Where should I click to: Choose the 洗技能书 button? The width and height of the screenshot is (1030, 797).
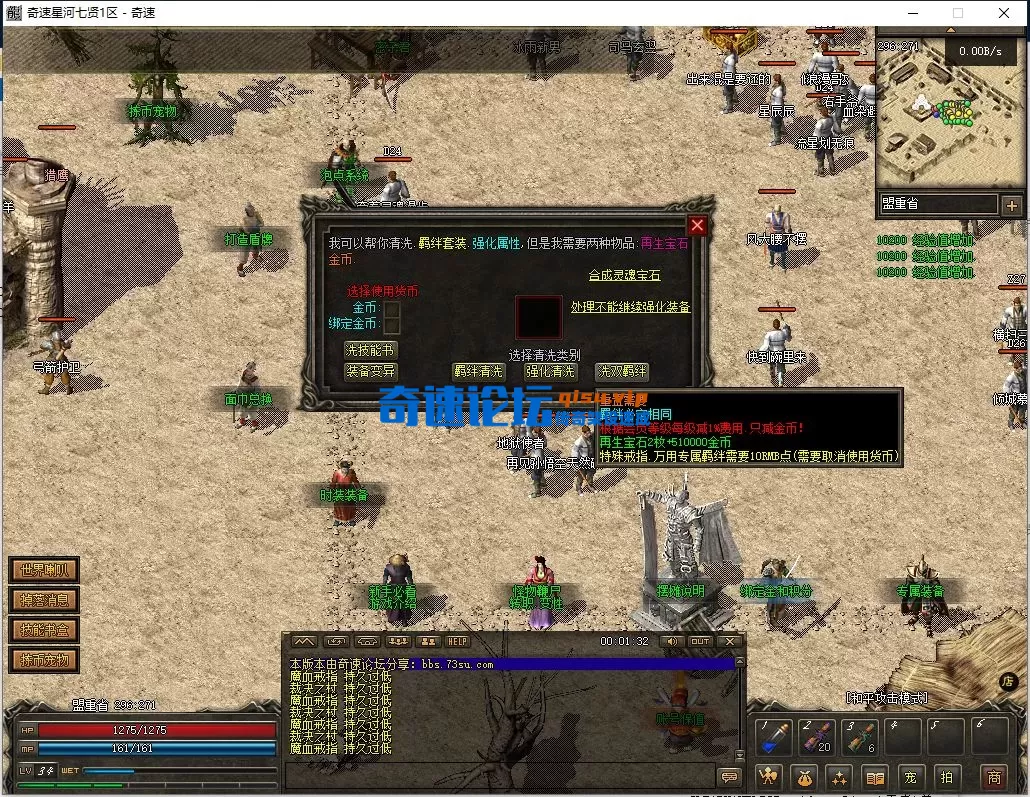point(370,350)
